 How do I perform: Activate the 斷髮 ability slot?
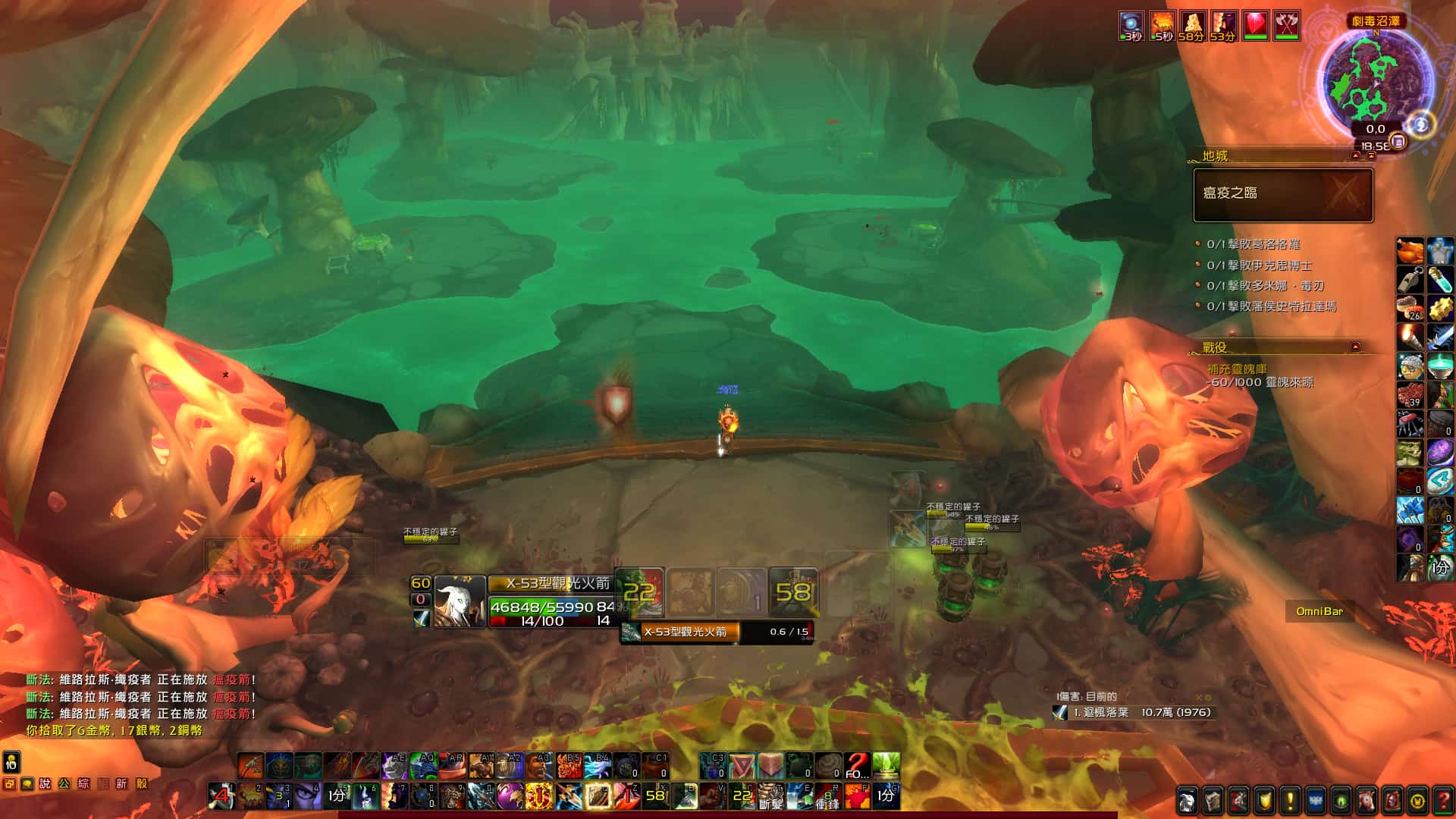[770, 796]
